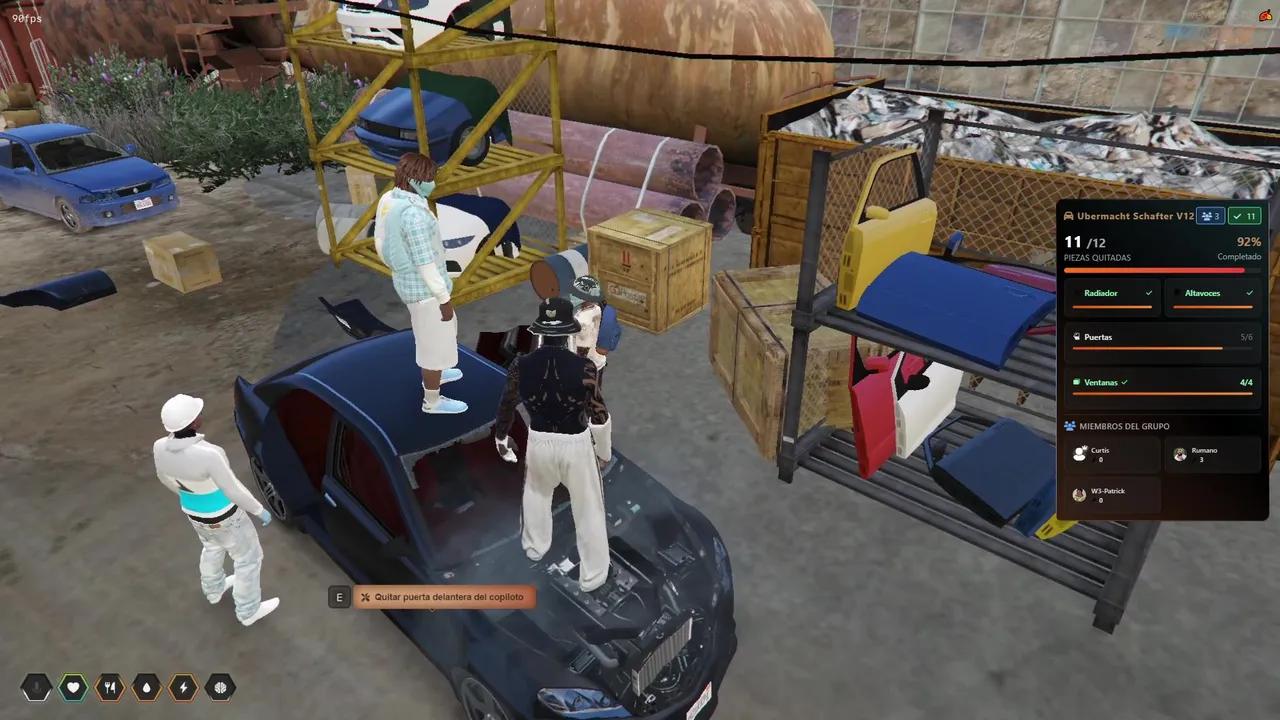Click the green checkmark badge showing 11
This screenshot has height=720, width=1280.
(1244, 216)
